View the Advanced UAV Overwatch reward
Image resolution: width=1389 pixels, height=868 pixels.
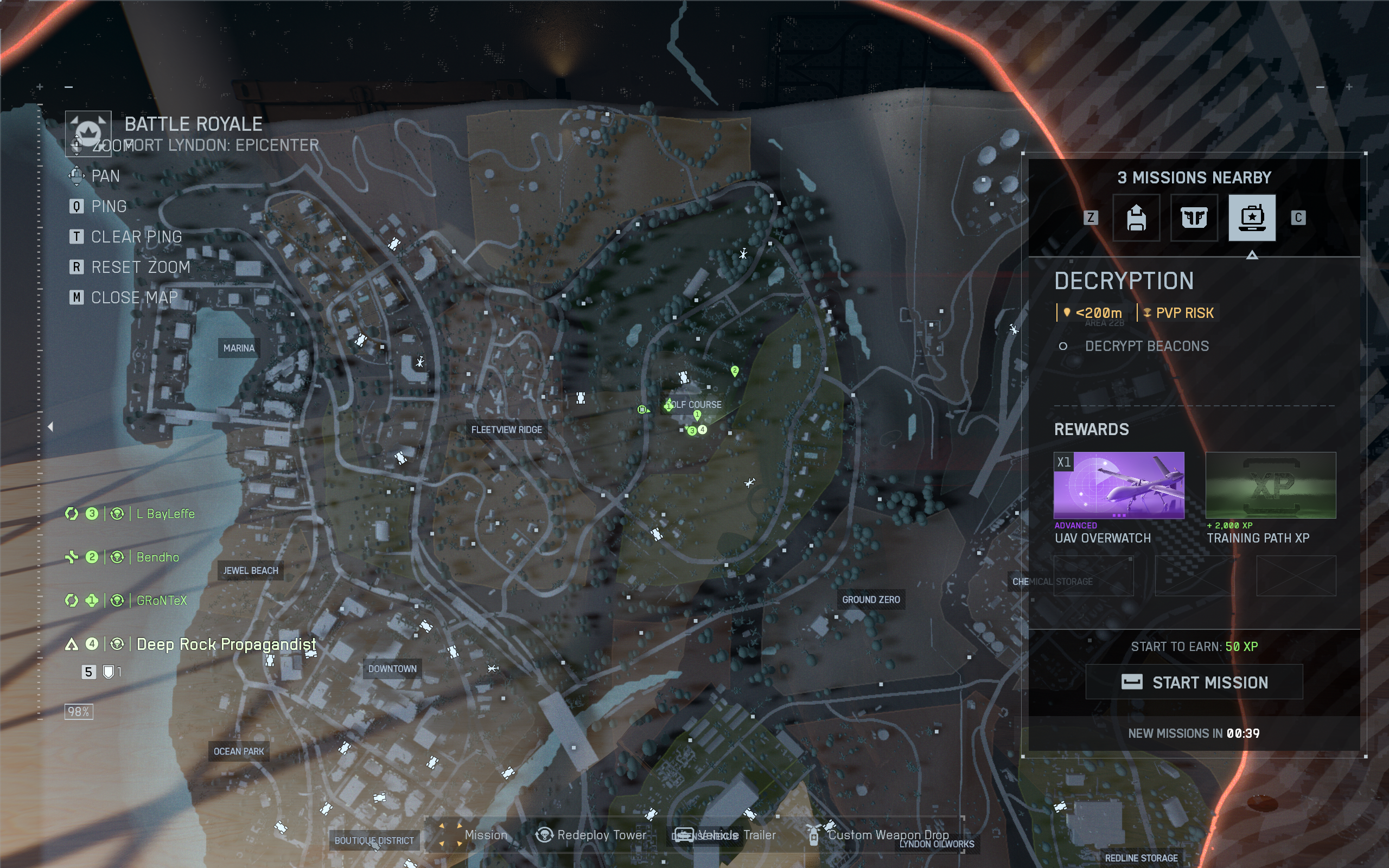[x=1119, y=485]
